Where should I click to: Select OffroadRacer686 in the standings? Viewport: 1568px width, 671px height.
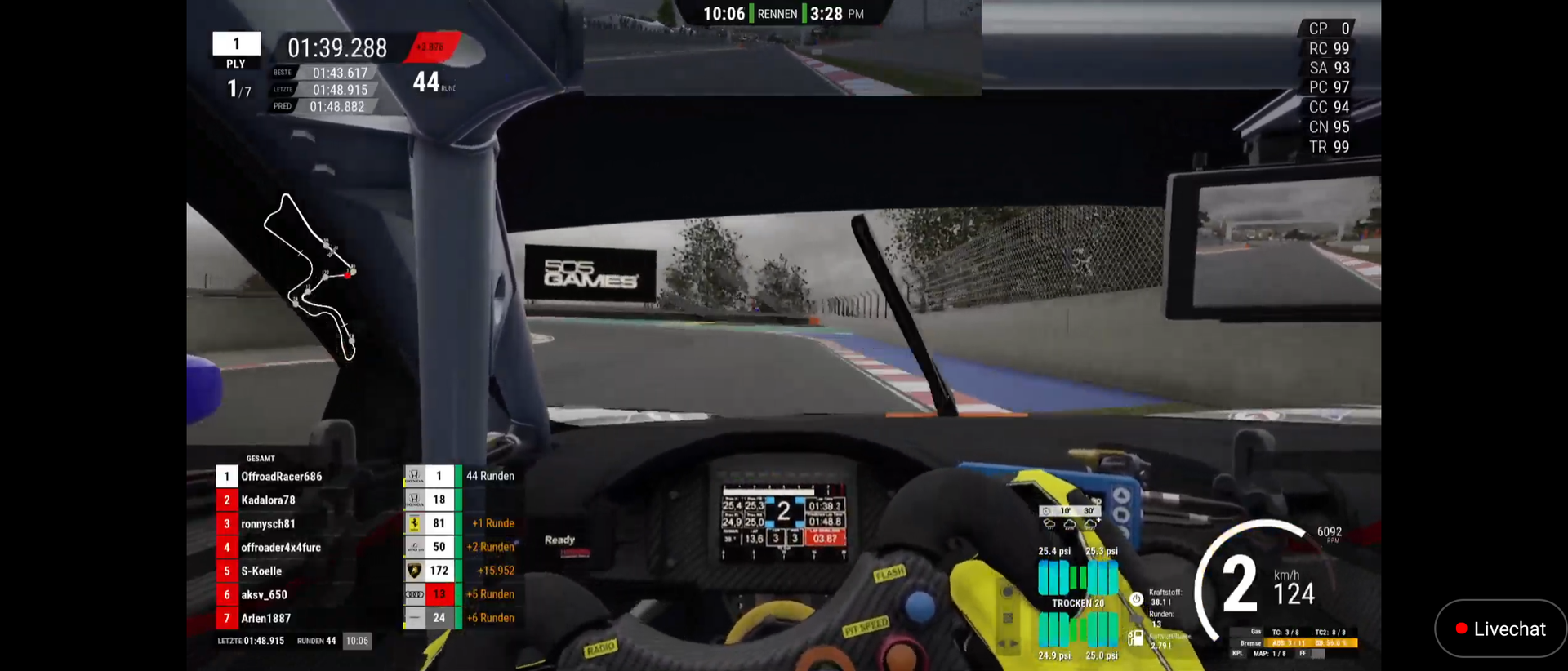(x=281, y=477)
